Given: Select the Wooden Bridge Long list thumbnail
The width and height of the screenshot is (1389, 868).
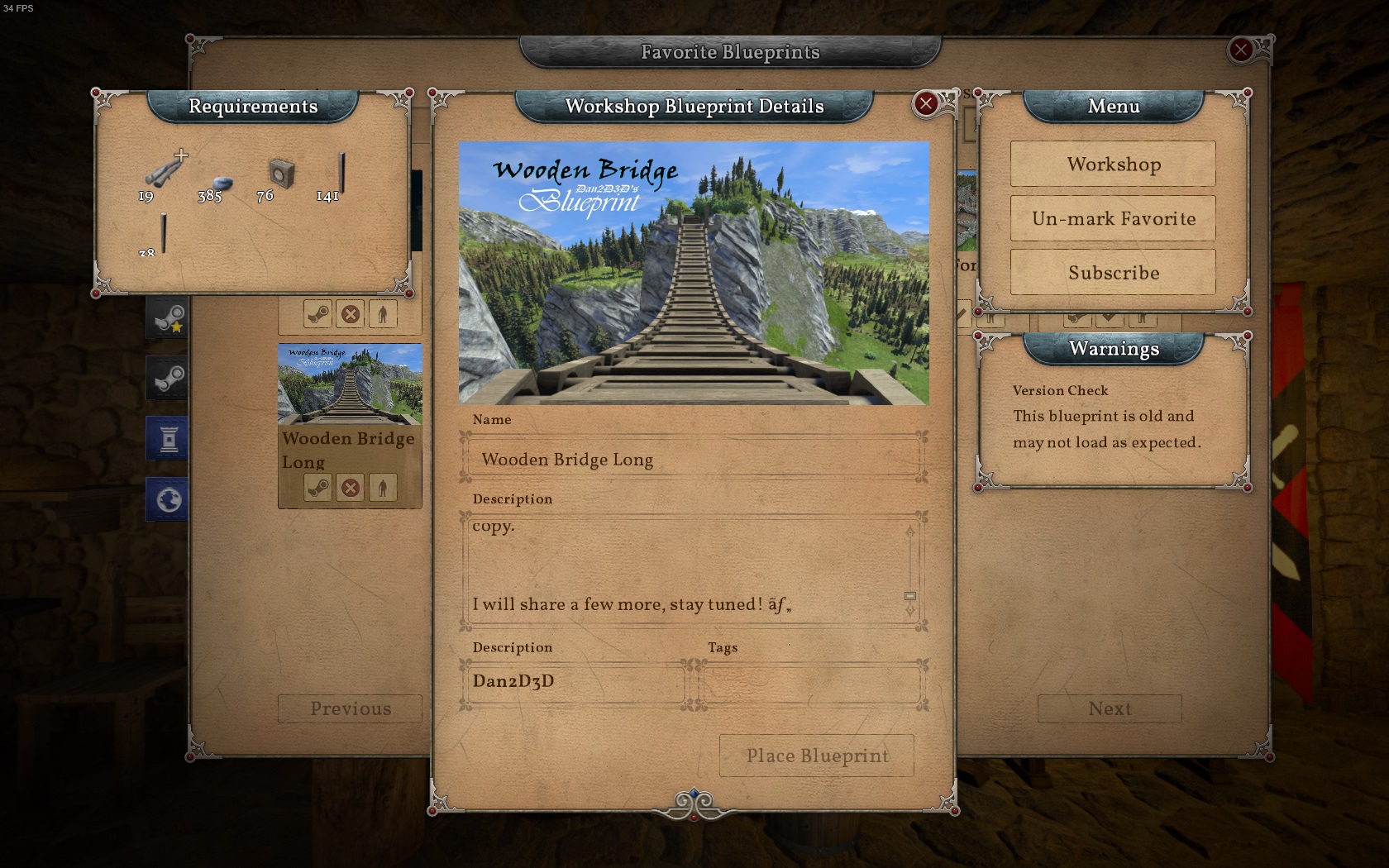Looking at the screenshot, I should (x=350, y=384).
